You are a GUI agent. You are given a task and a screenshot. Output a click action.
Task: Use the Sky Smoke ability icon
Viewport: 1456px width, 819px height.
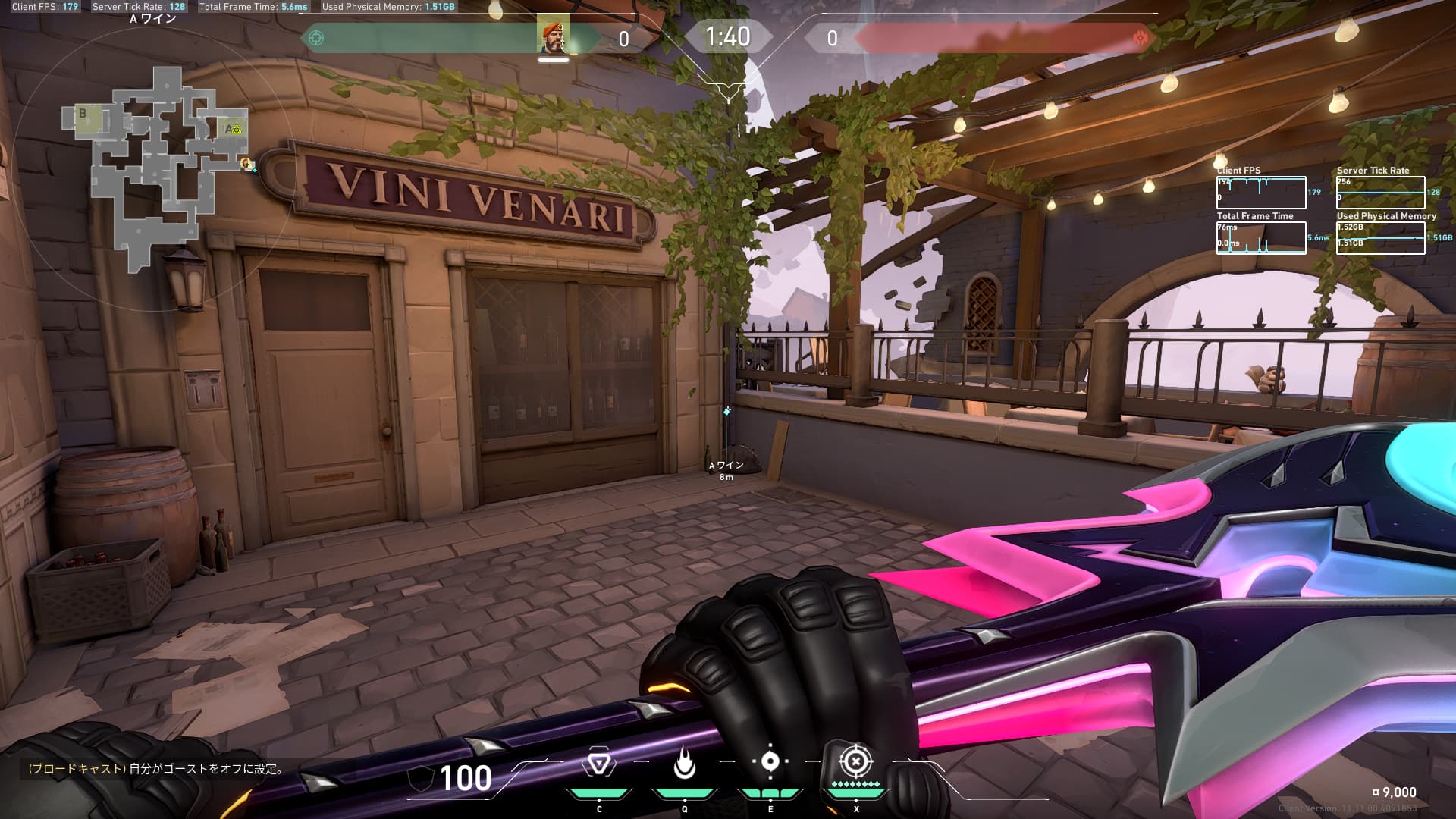(x=770, y=762)
